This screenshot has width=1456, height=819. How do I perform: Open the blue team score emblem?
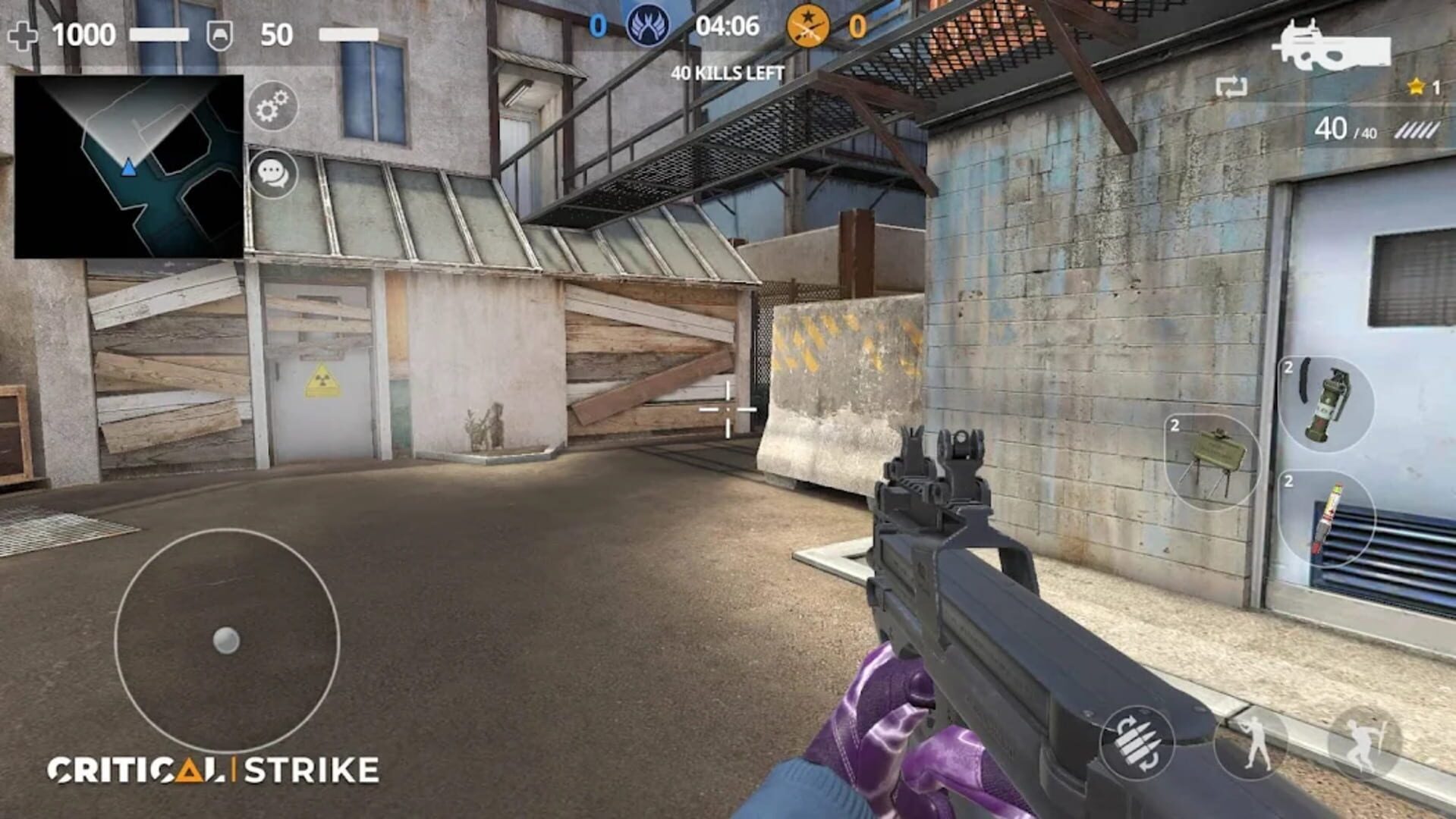(x=650, y=26)
